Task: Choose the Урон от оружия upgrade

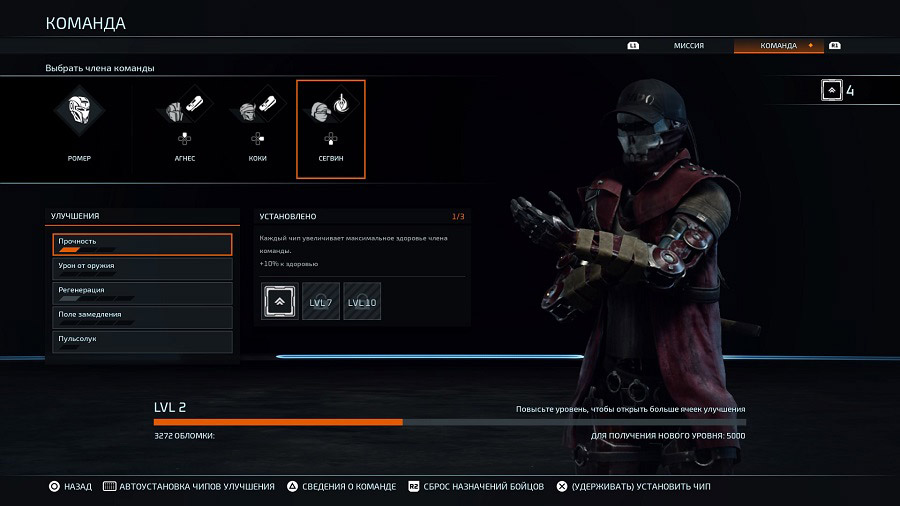Action: (142, 268)
